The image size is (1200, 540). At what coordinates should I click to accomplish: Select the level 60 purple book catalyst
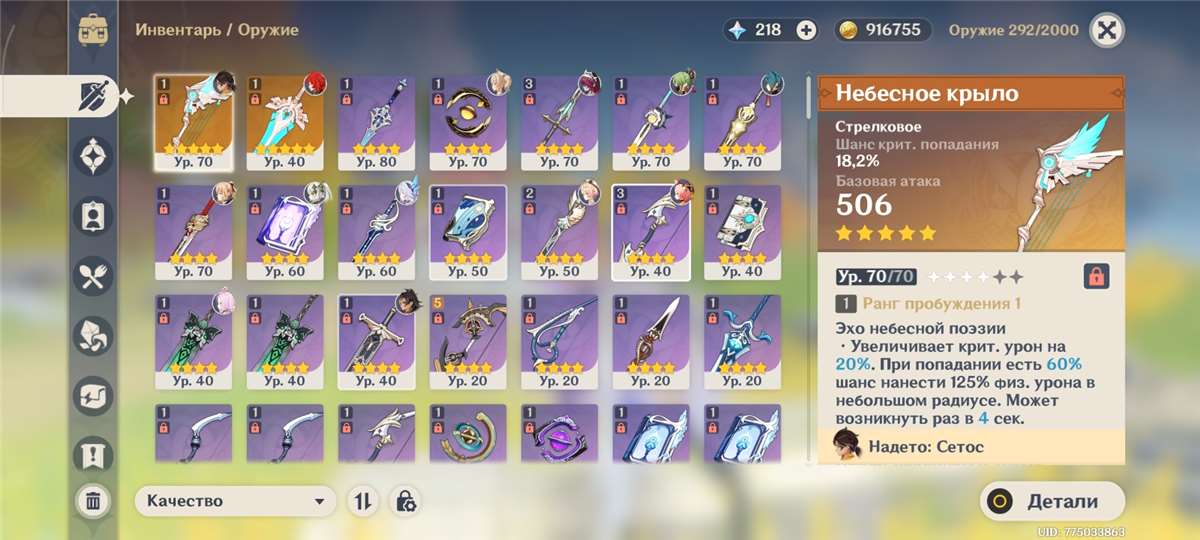click(x=285, y=231)
